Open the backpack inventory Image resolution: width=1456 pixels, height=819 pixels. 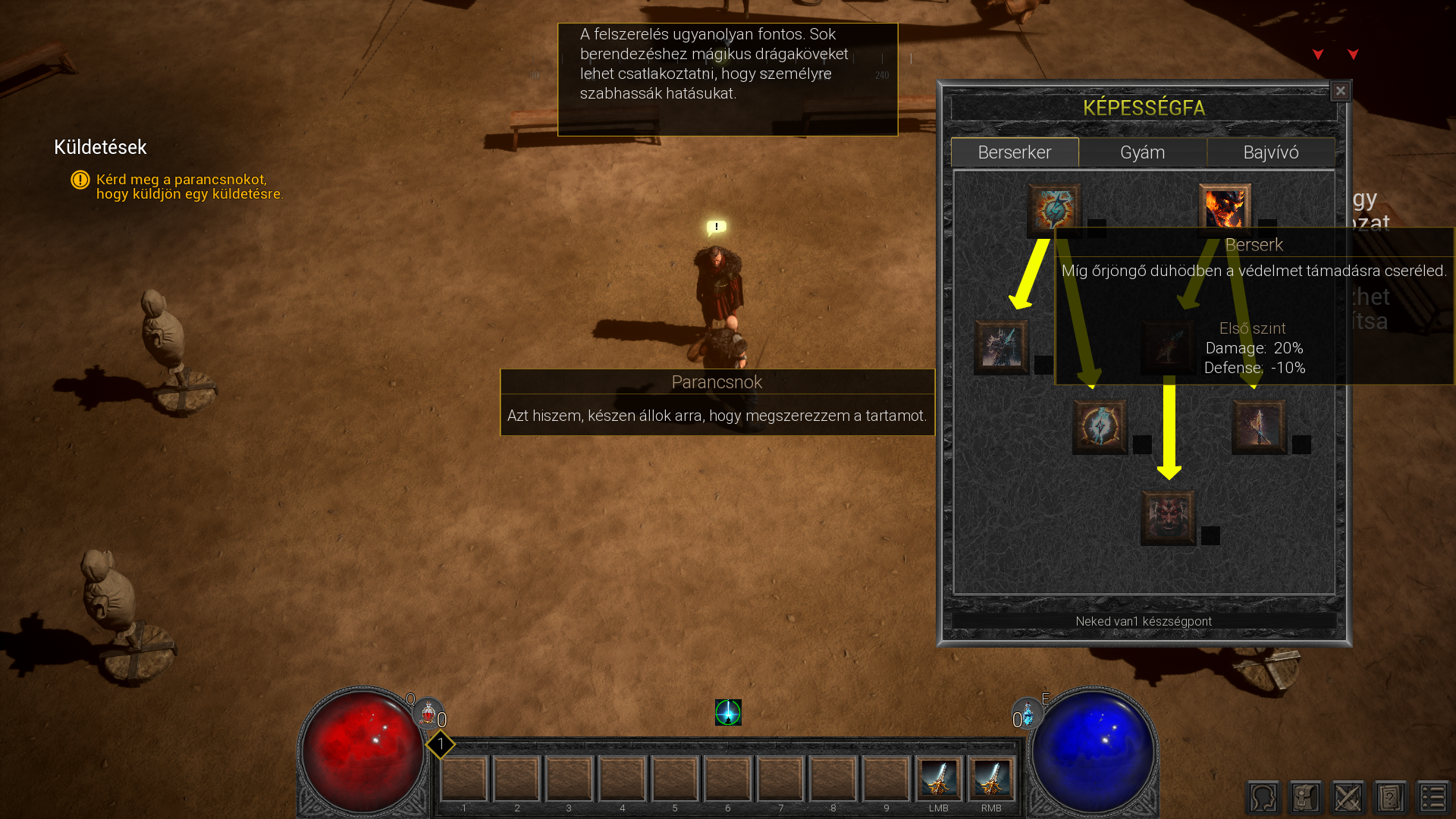tap(1306, 798)
